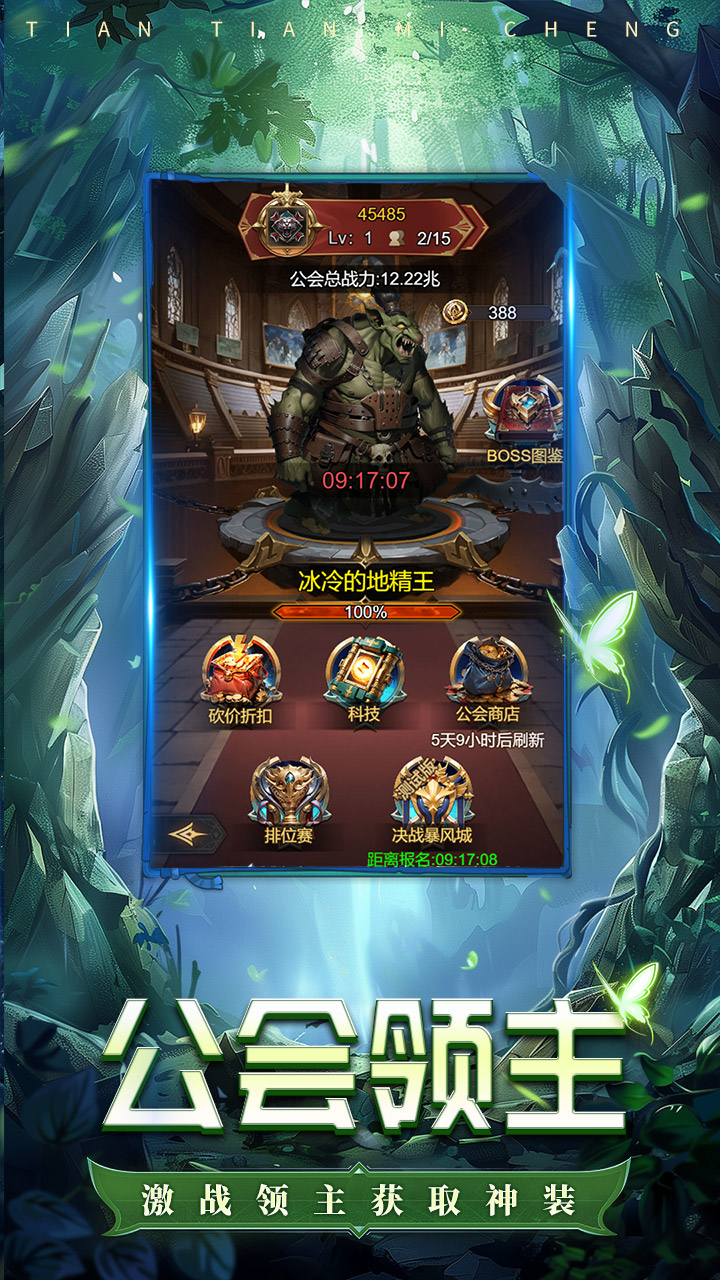This screenshot has width=720, height=1280.
Task: Open the 科技 technology menu
Action: 363,672
